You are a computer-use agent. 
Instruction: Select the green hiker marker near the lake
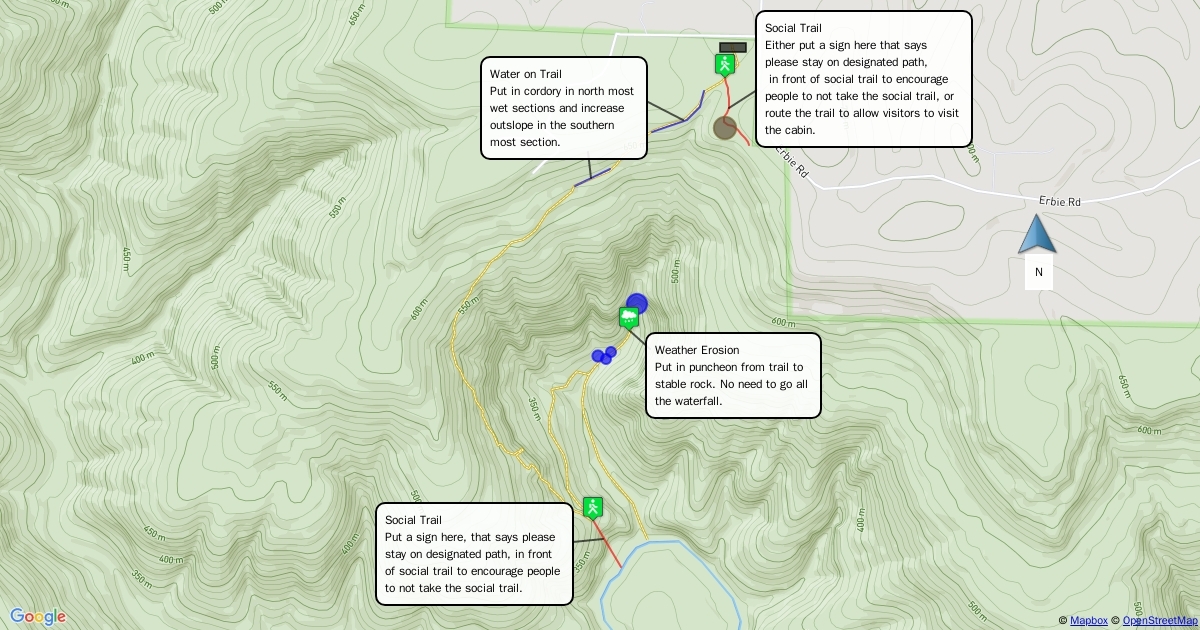pyautogui.click(x=593, y=508)
